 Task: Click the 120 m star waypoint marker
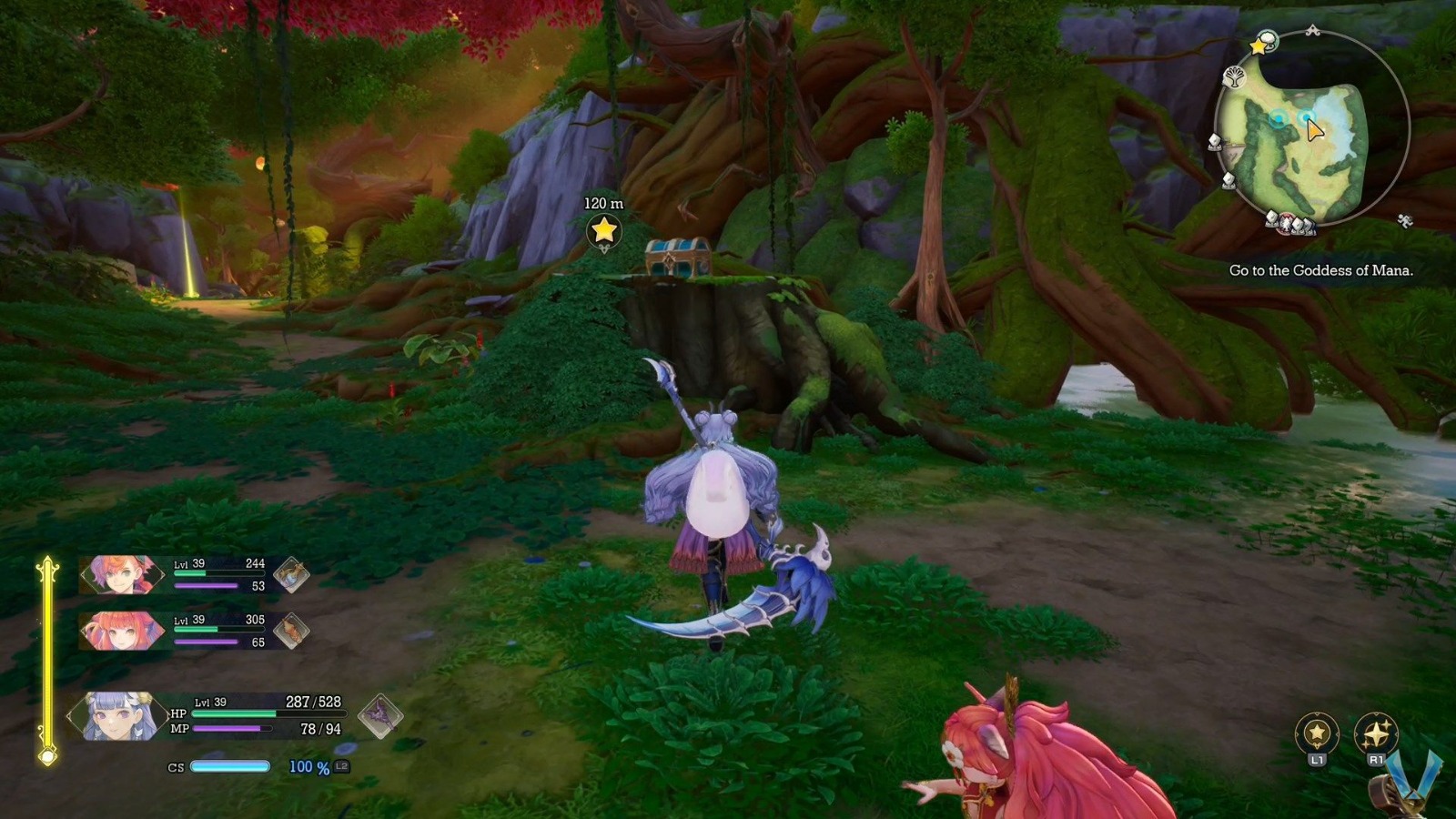click(x=602, y=234)
